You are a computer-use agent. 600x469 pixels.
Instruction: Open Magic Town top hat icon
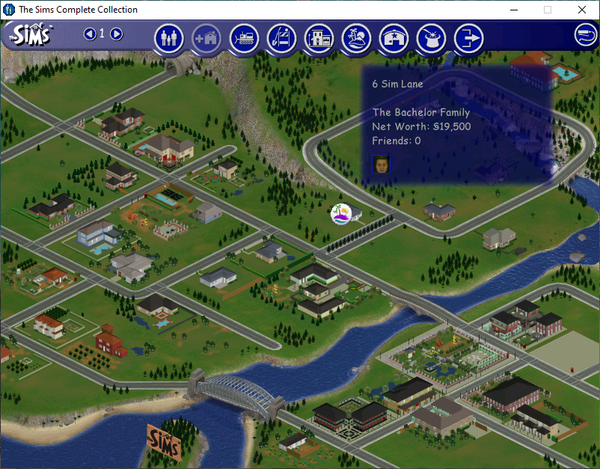pyautogui.click(x=431, y=38)
